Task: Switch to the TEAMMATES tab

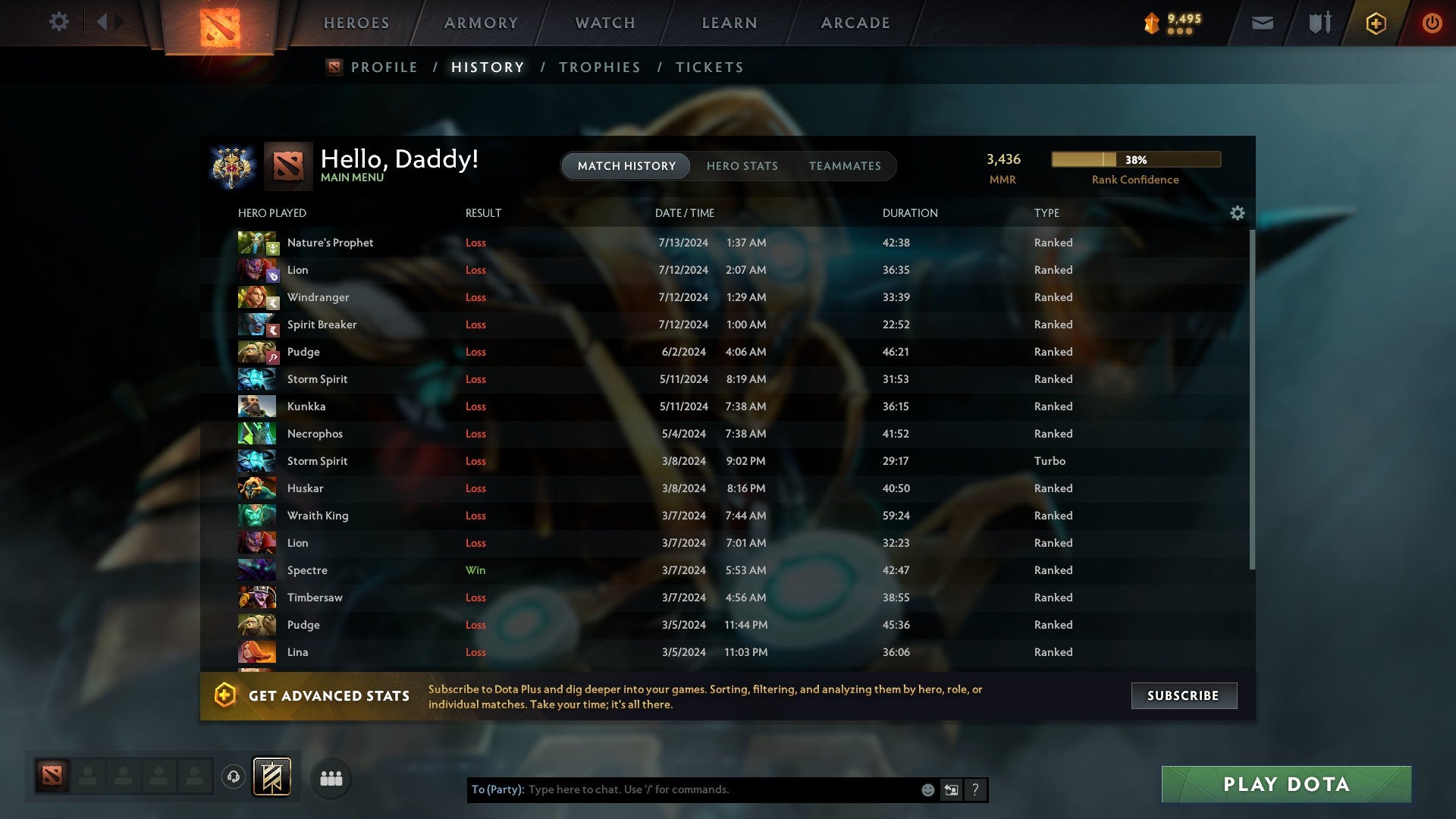Action: pyautogui.click(x=846, y=165)
